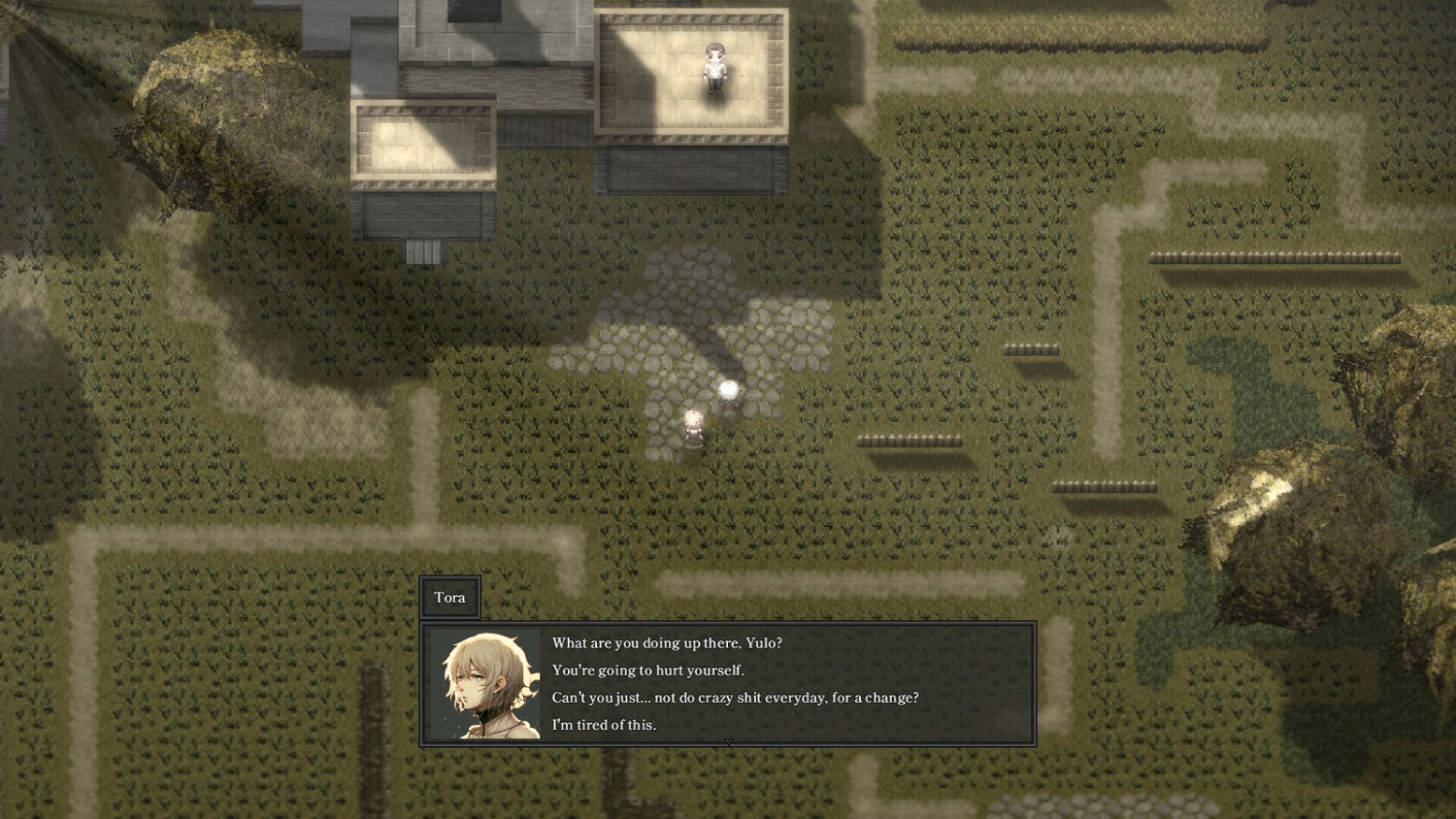Click the down arrow to advance the dialogue

click(x=729, y=742)
